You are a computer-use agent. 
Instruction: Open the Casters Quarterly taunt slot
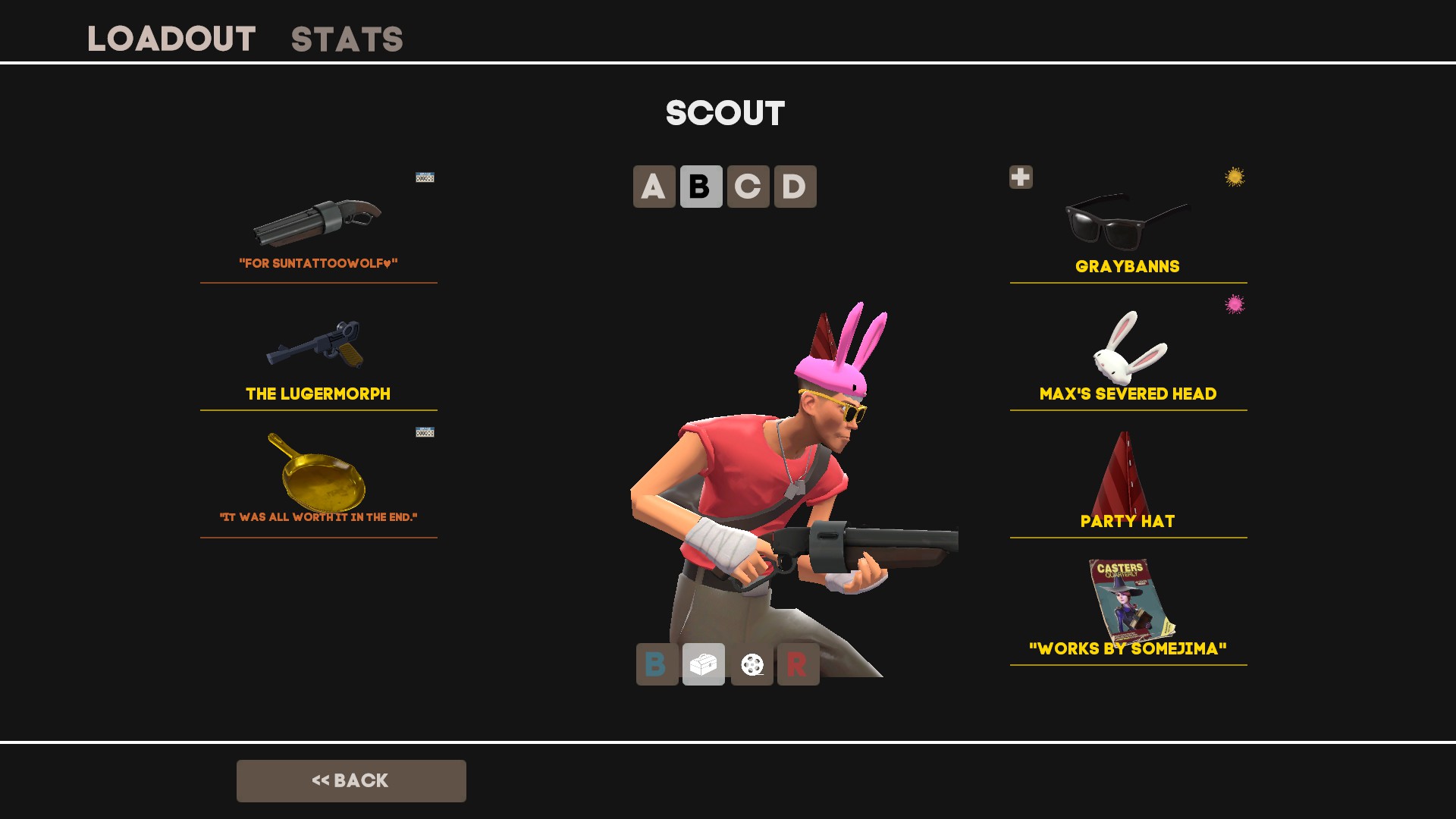[1128, 607]
